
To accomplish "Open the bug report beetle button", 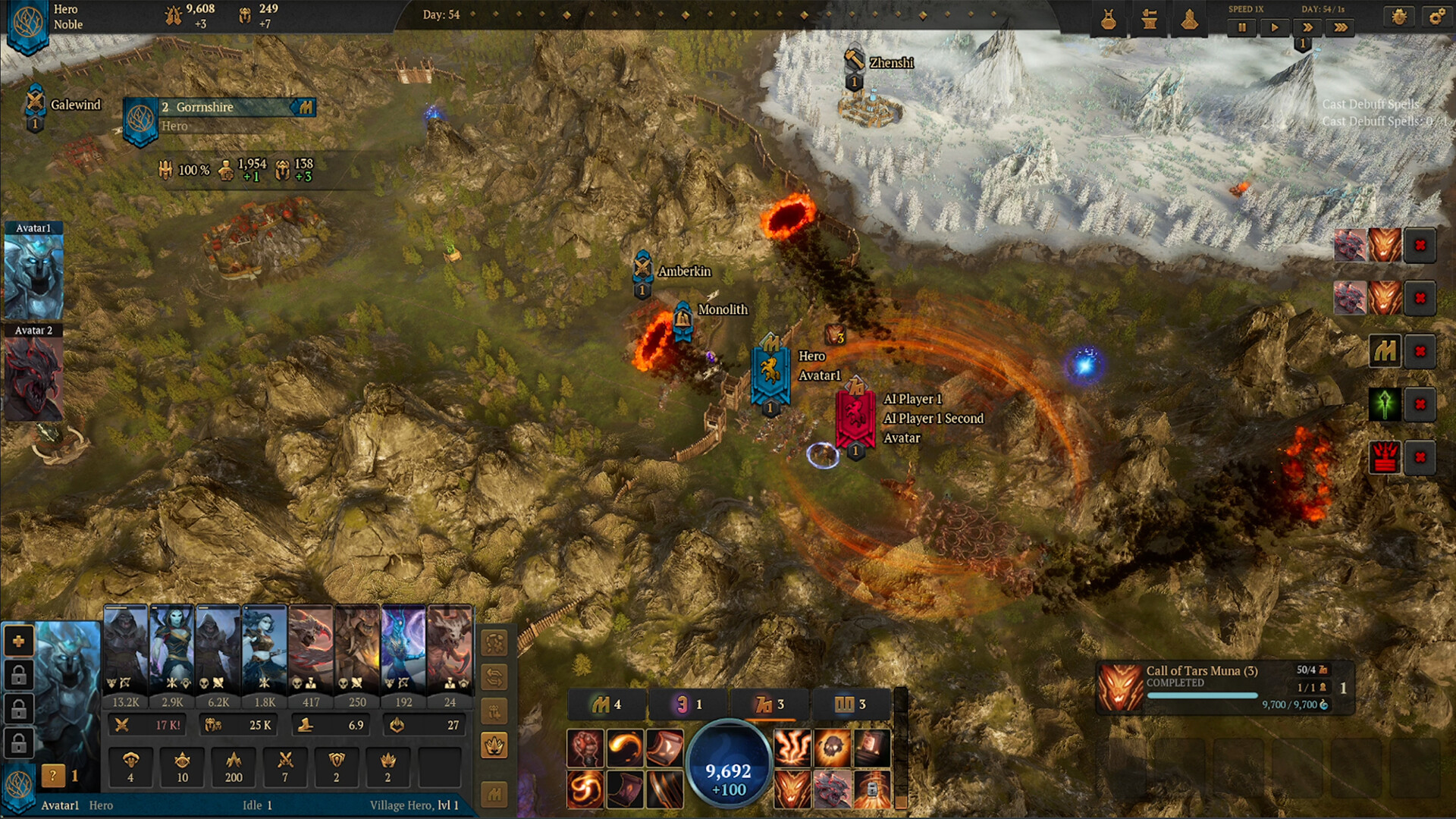I will click(1399, 17).
